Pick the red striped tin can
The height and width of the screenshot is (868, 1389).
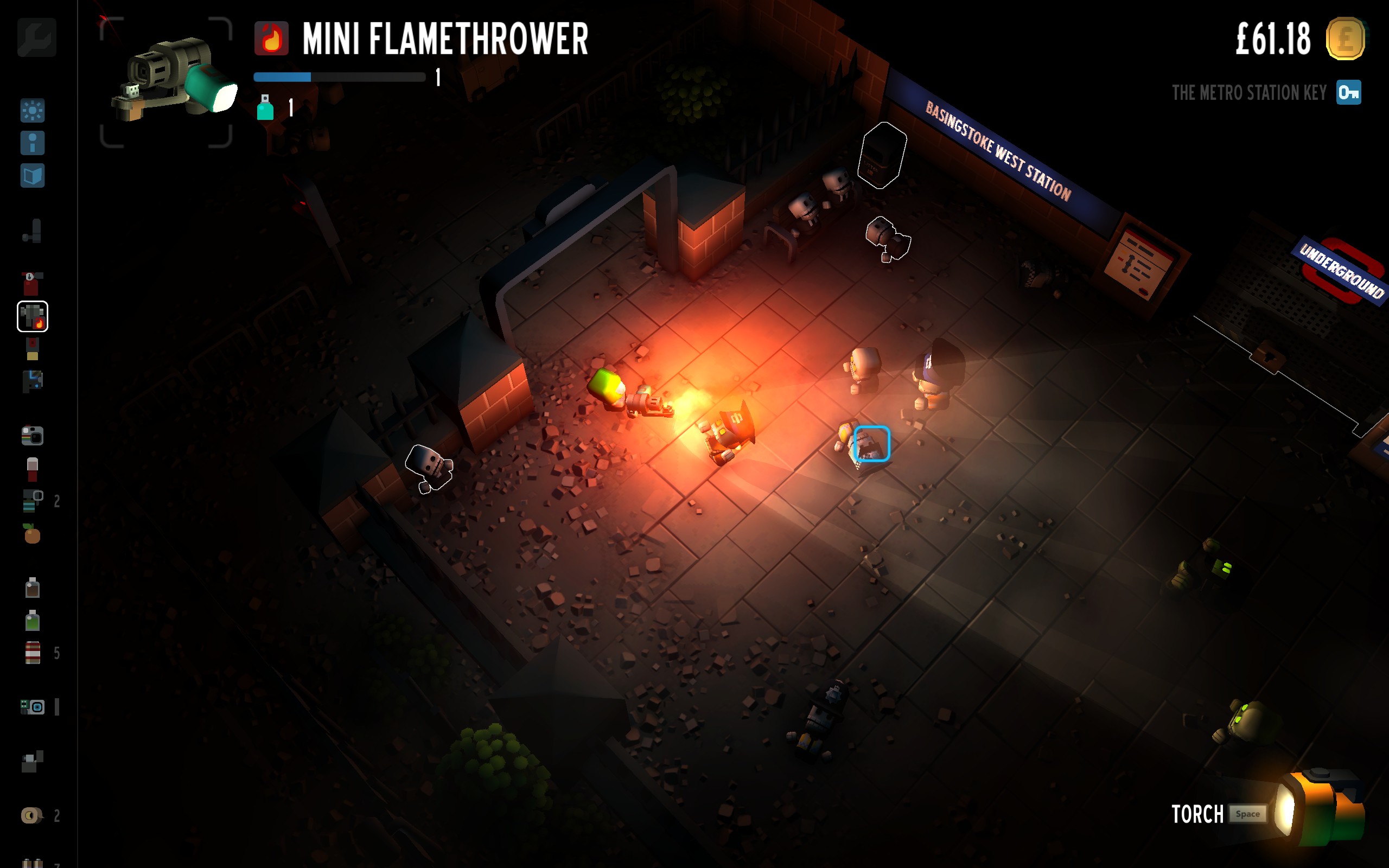pyautogui.click(x=33, y=653)
